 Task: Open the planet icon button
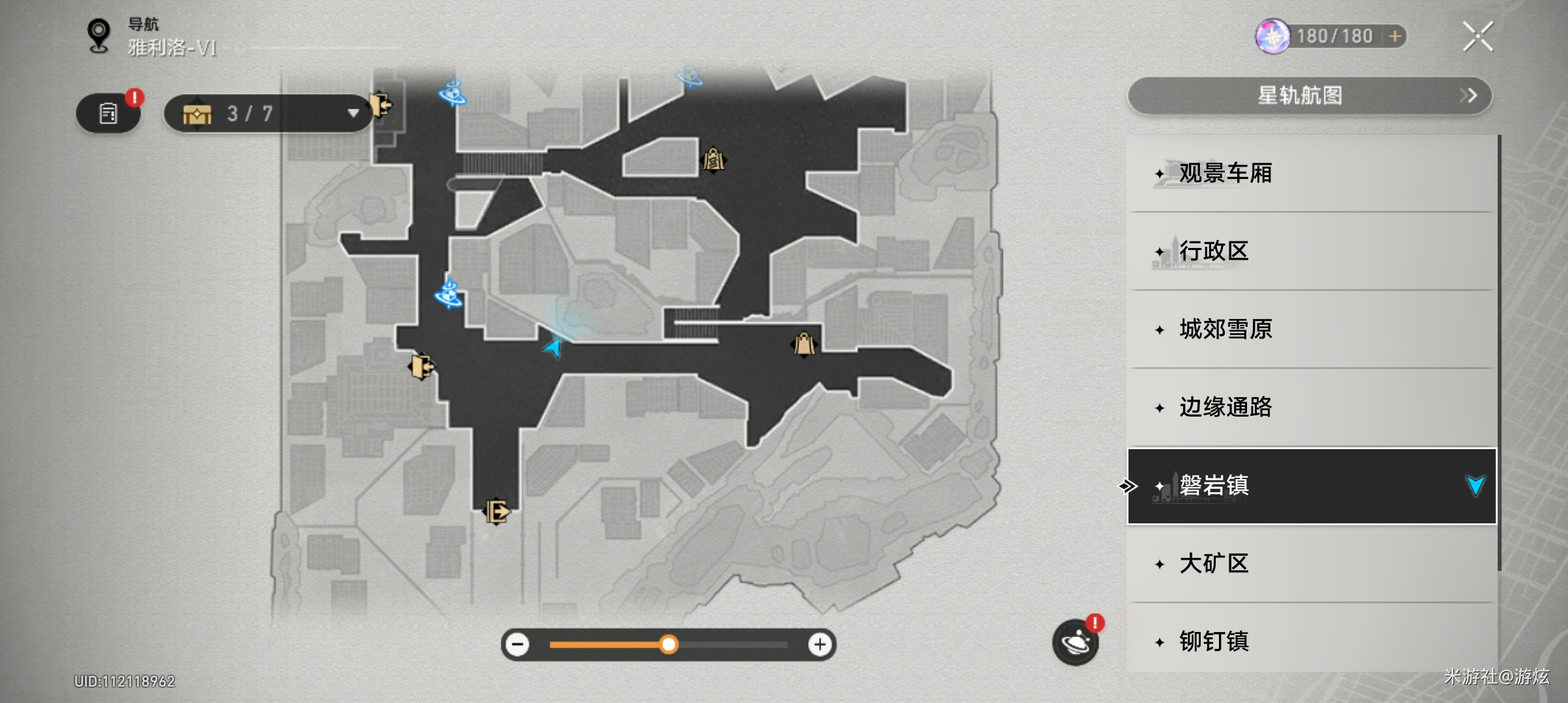pyautogui.click(x=1075, y=643)
